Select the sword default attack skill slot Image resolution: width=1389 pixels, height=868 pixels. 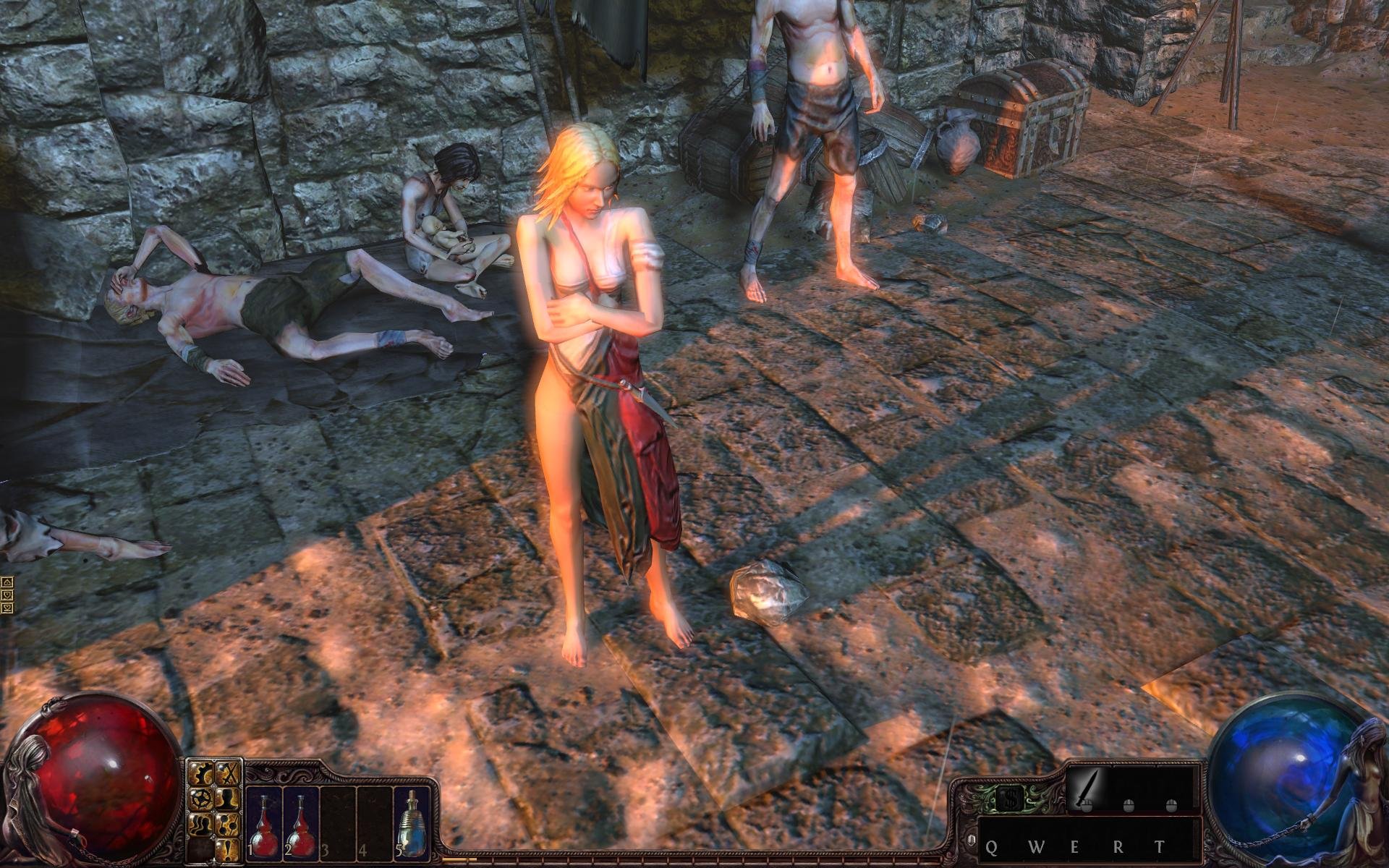click(x=1087, y=790)
